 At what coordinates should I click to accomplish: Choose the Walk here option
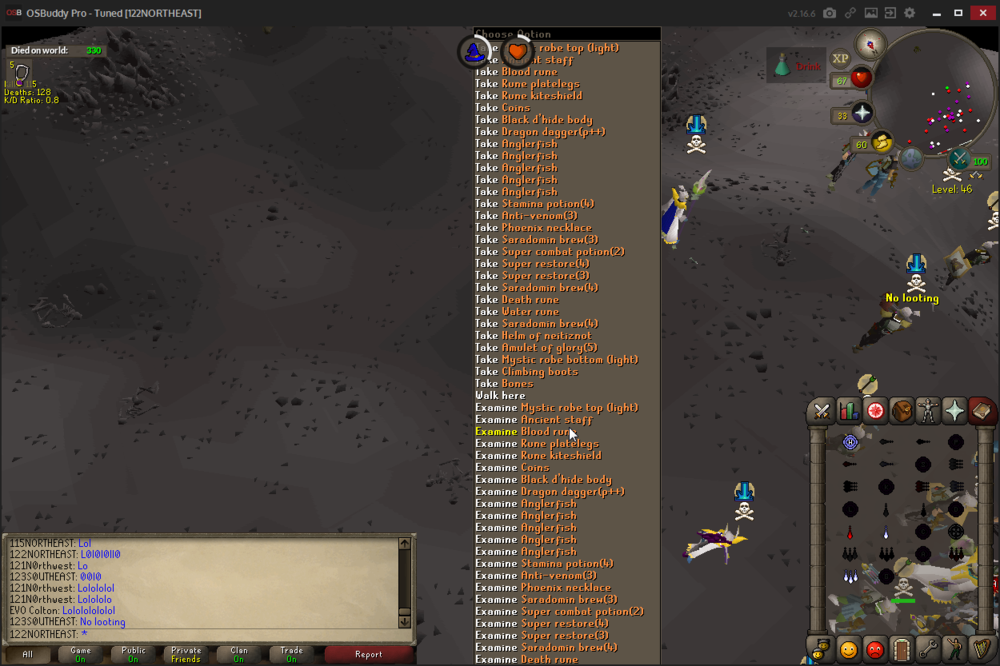click(500, 396)
